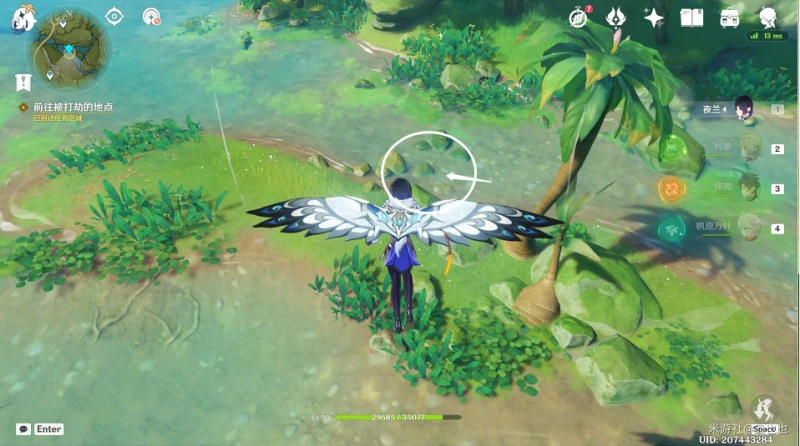The image size is (800, 446).
Task: Click the target-reticle icon beside the minimap
Action: [115, 16]
